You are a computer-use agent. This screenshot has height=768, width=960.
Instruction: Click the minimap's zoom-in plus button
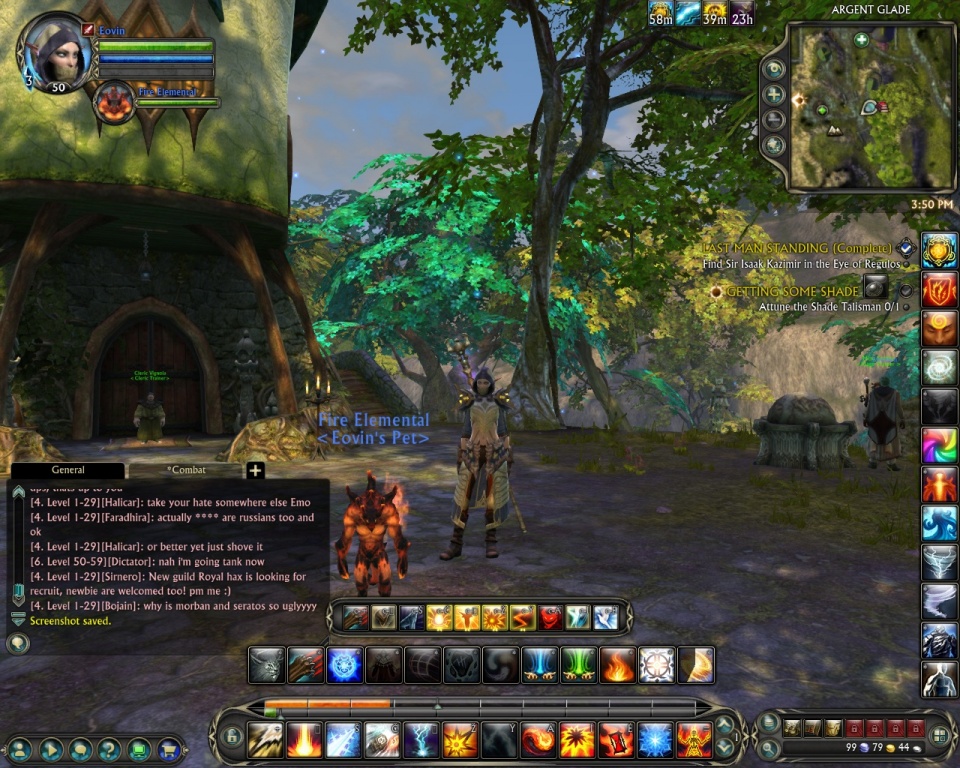click(x=774, y=95)
